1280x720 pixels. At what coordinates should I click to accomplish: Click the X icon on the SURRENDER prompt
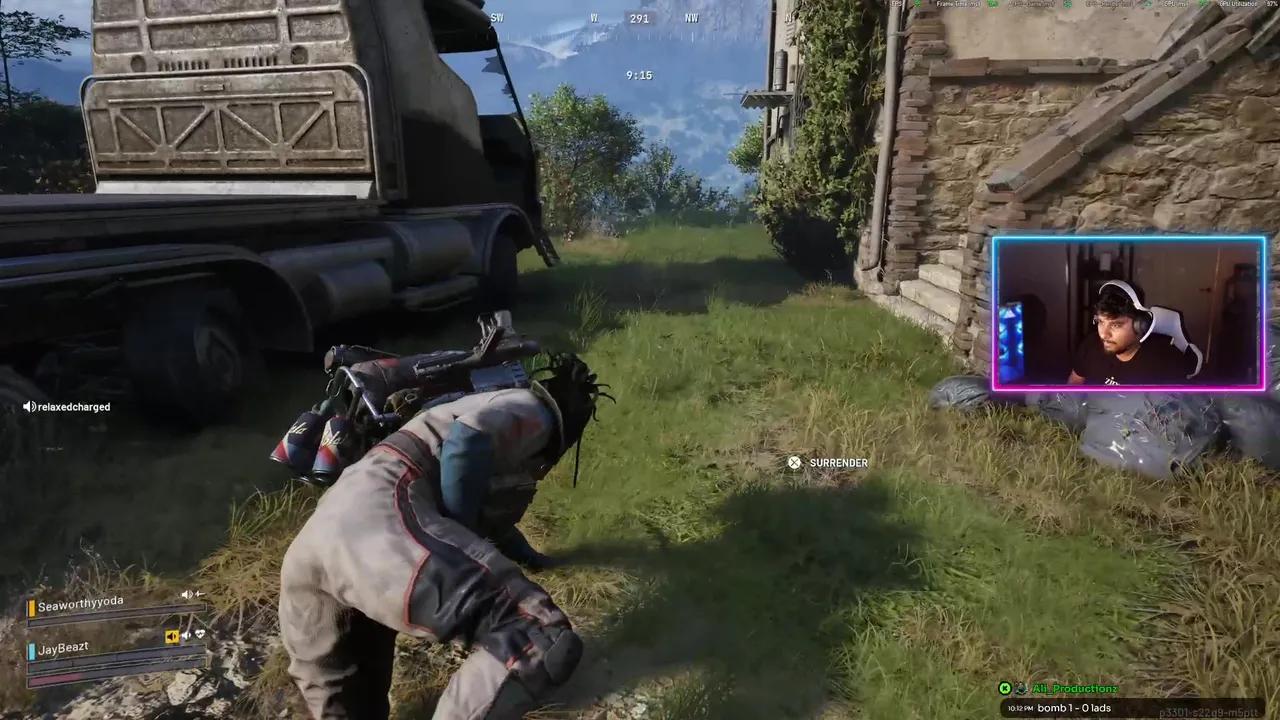coord(794,462)
